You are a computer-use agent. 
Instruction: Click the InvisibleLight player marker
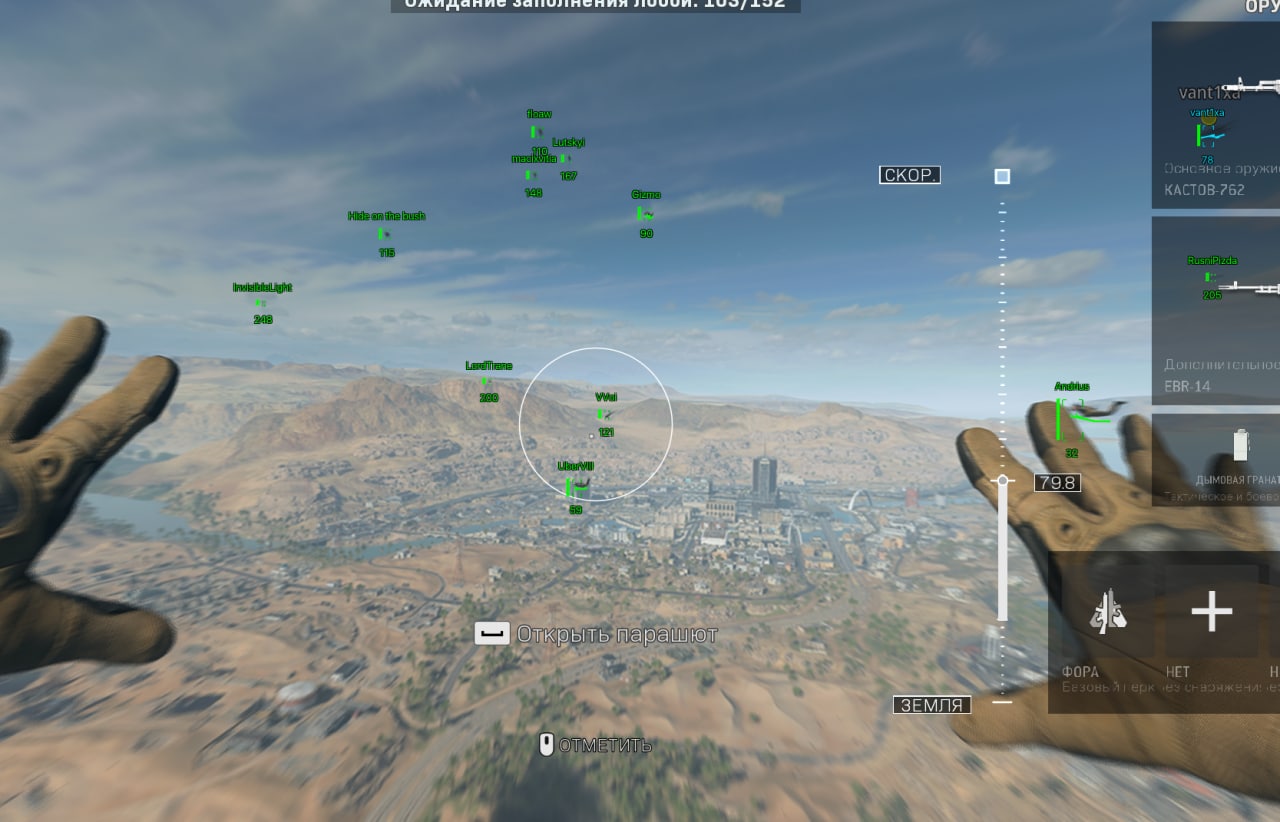coord(263,287)
